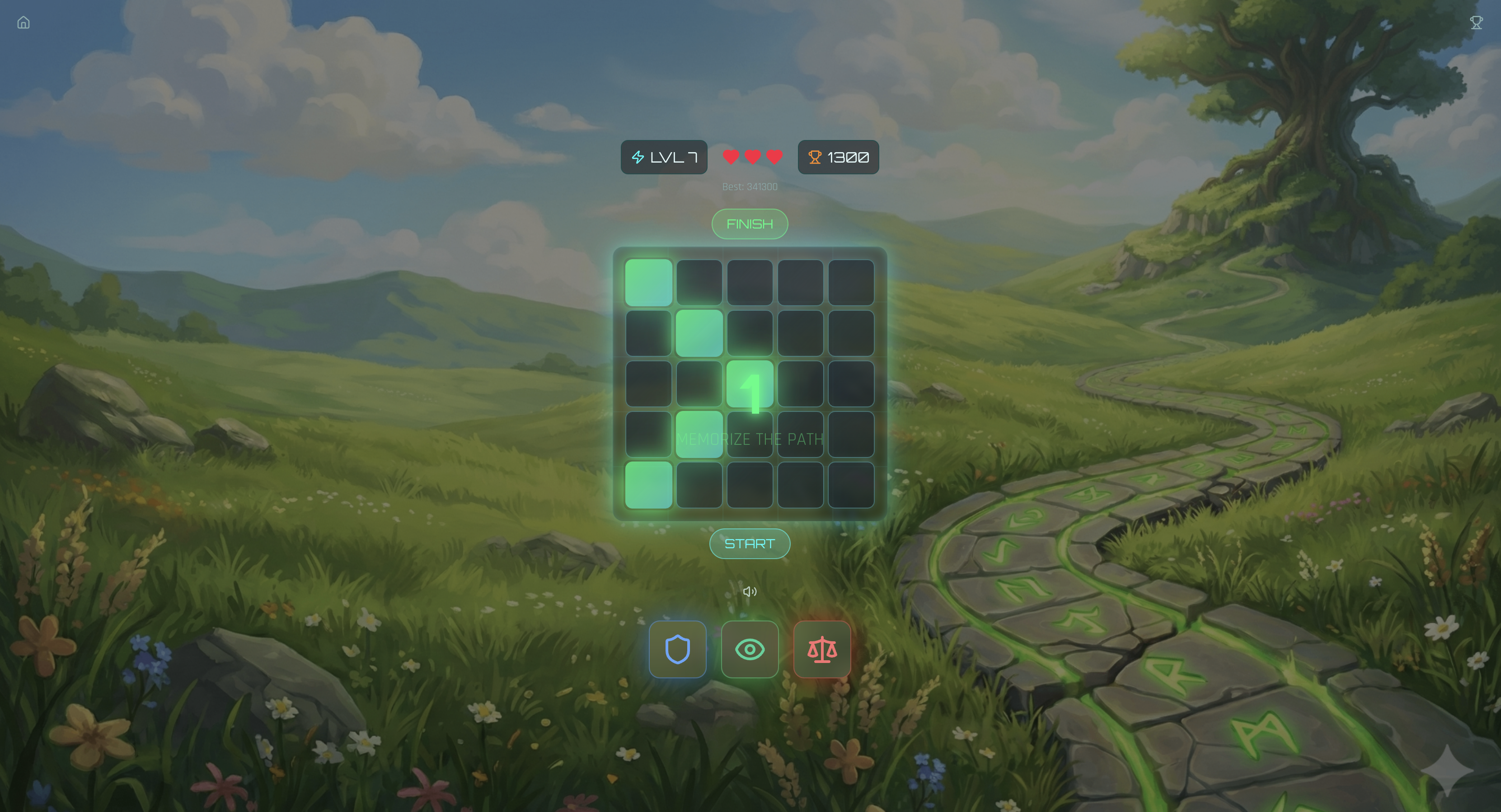Toggle the eye visibility power-up on
The image size is (1501, 812).
point(750,650)
